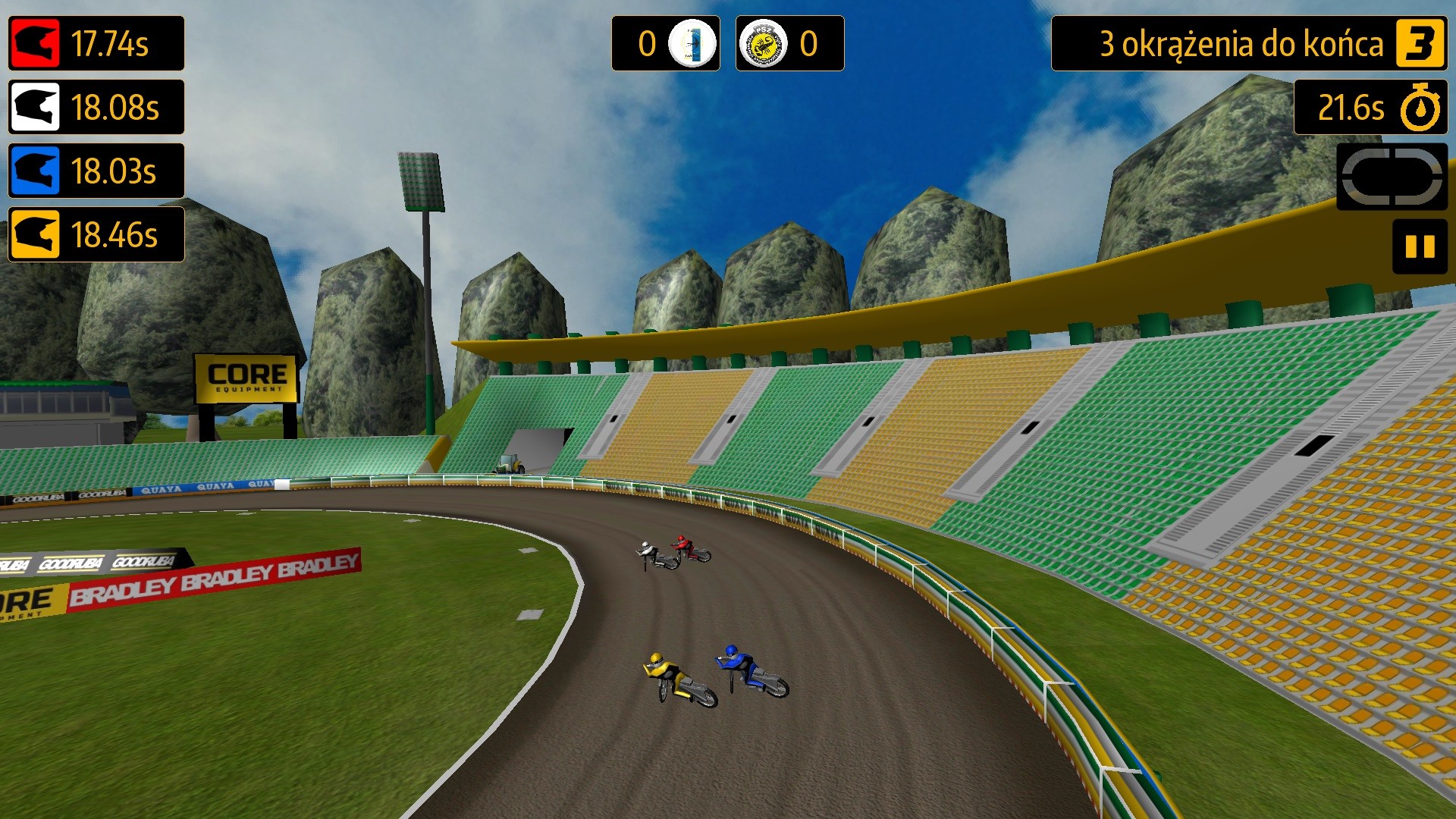The image size is (1456, 819).
Task: Select the red helmet rider timer icon
Action: [34, 44]
